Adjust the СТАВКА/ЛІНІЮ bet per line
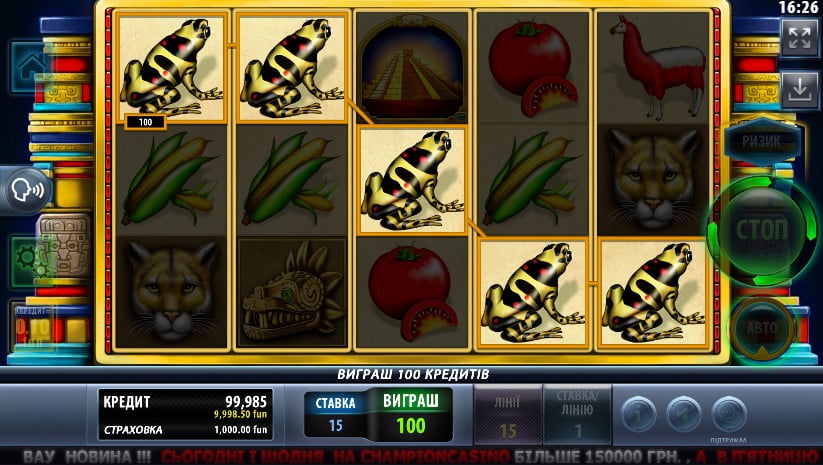The height and width of the screenshot is (465, 823). pyautogui.click(x=577, y=416)
